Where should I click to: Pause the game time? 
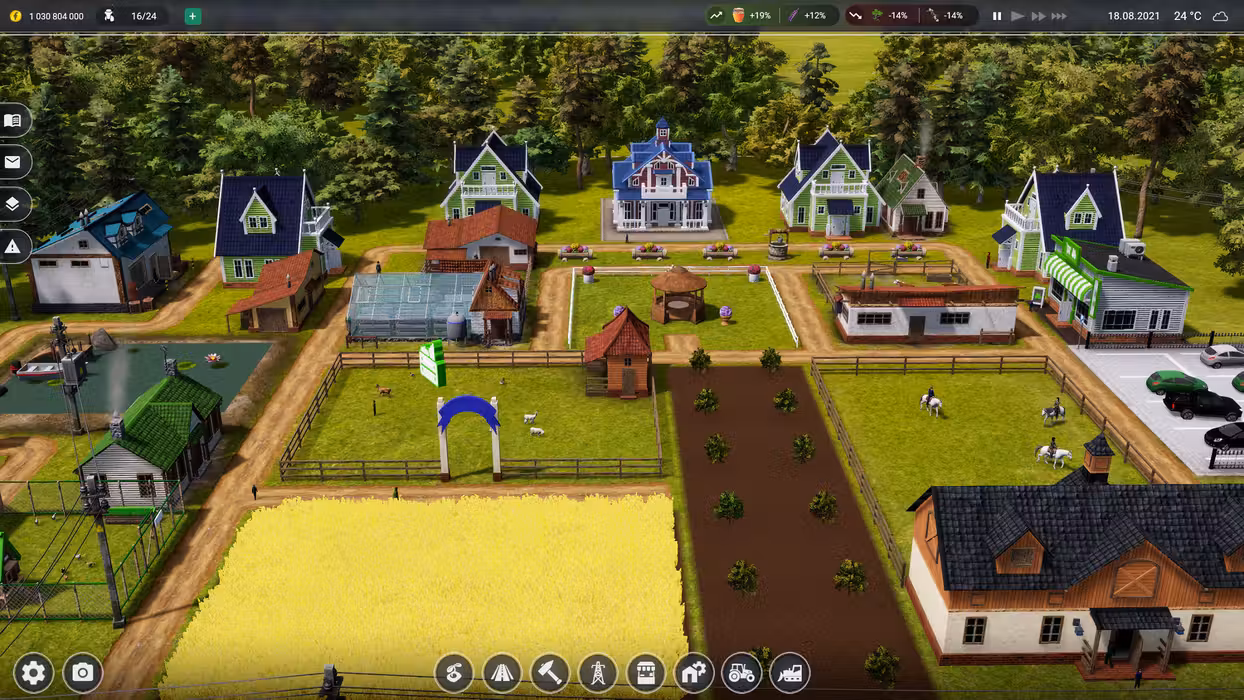(x=997, y=16)
